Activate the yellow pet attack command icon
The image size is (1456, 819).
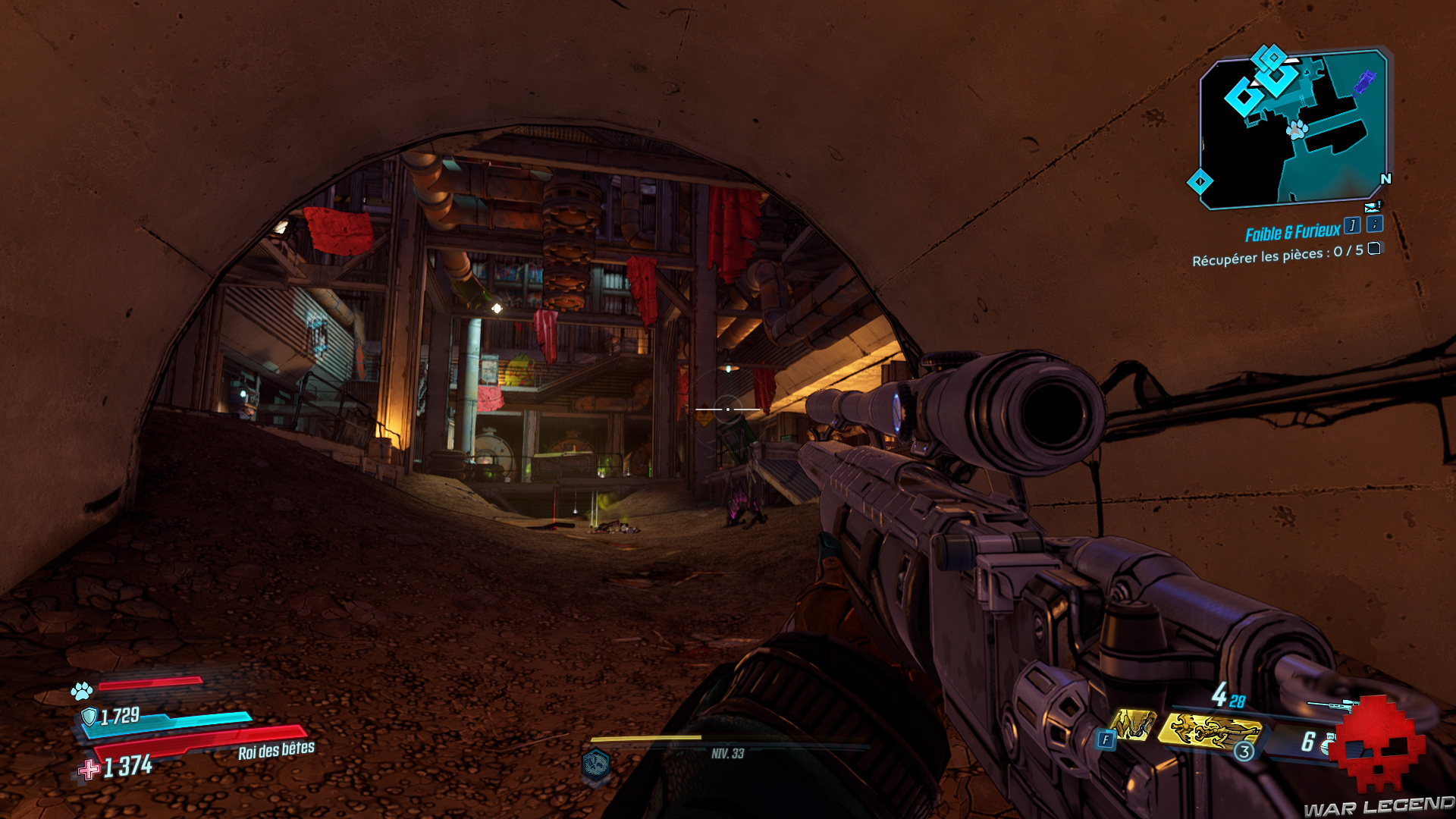[1133, 725]
